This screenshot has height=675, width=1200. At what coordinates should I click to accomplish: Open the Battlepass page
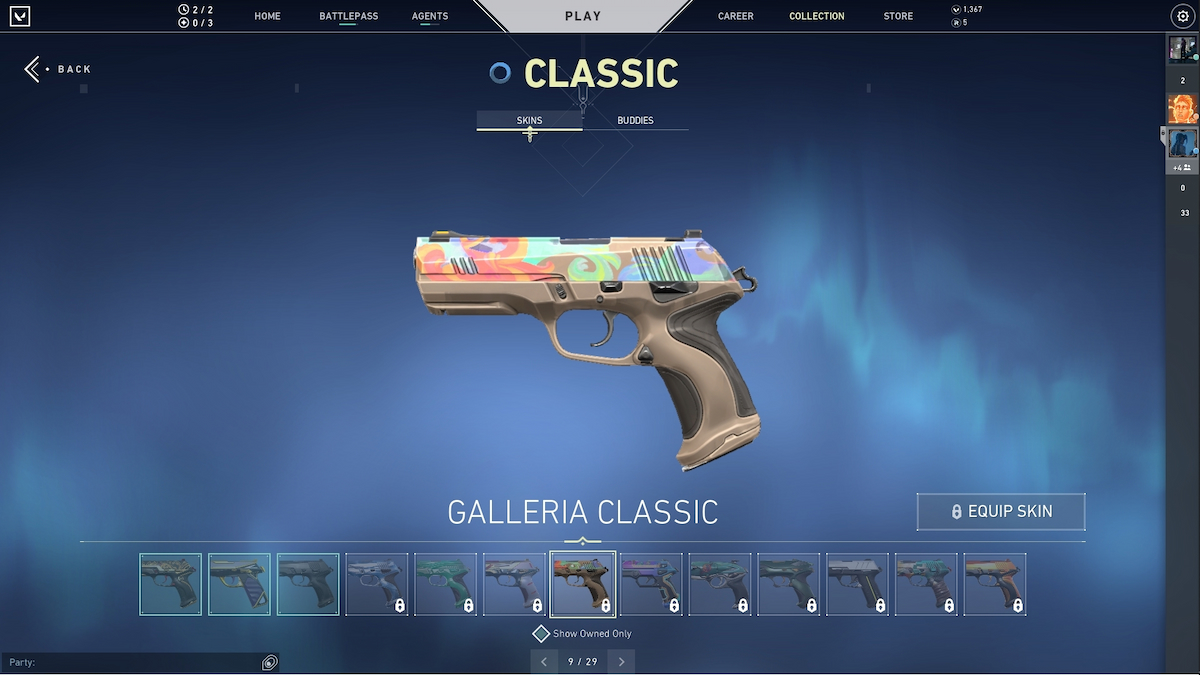(x=348, y=16)
